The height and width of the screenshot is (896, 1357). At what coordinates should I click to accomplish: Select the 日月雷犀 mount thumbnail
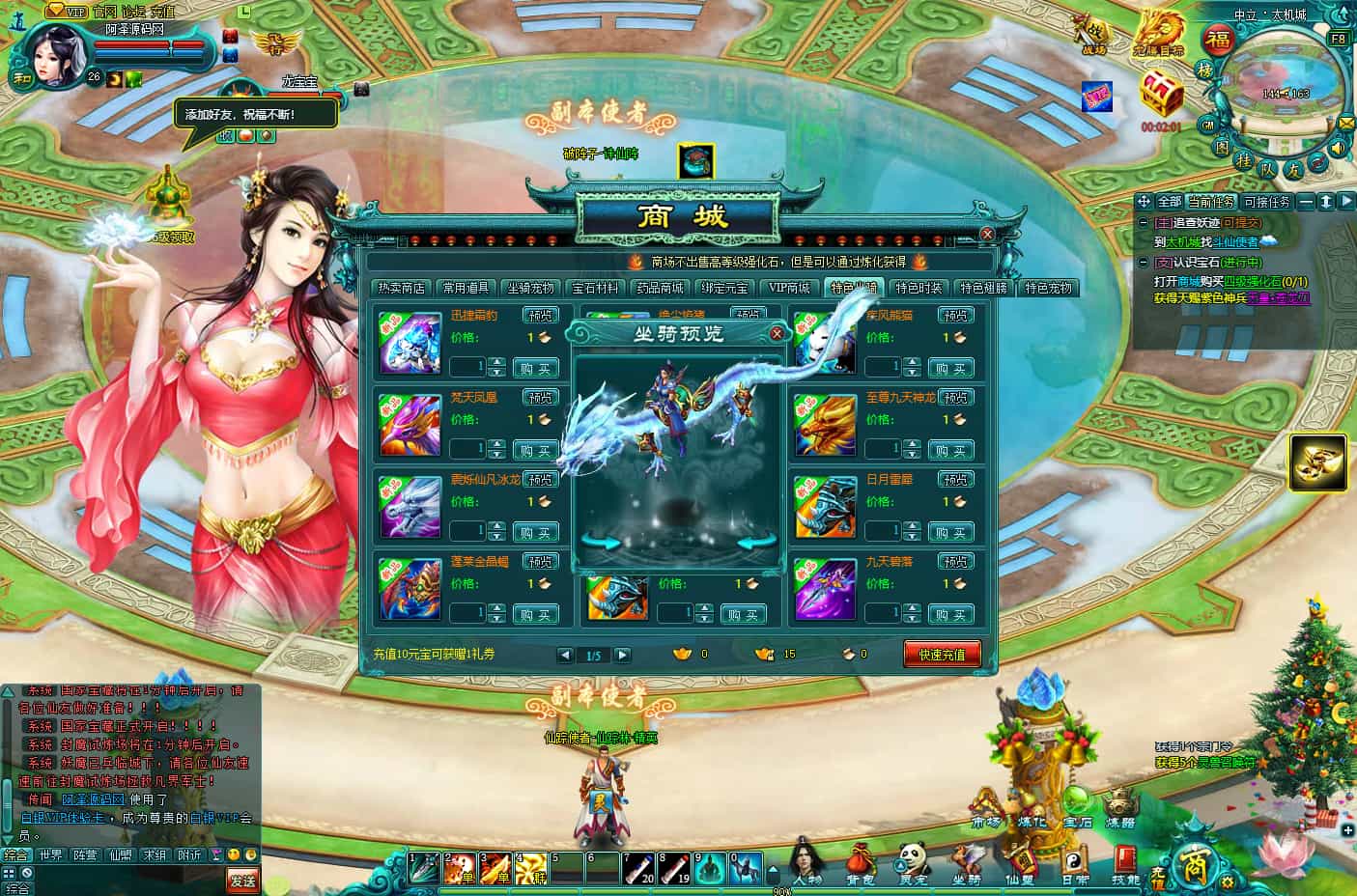tap(825, 508)
